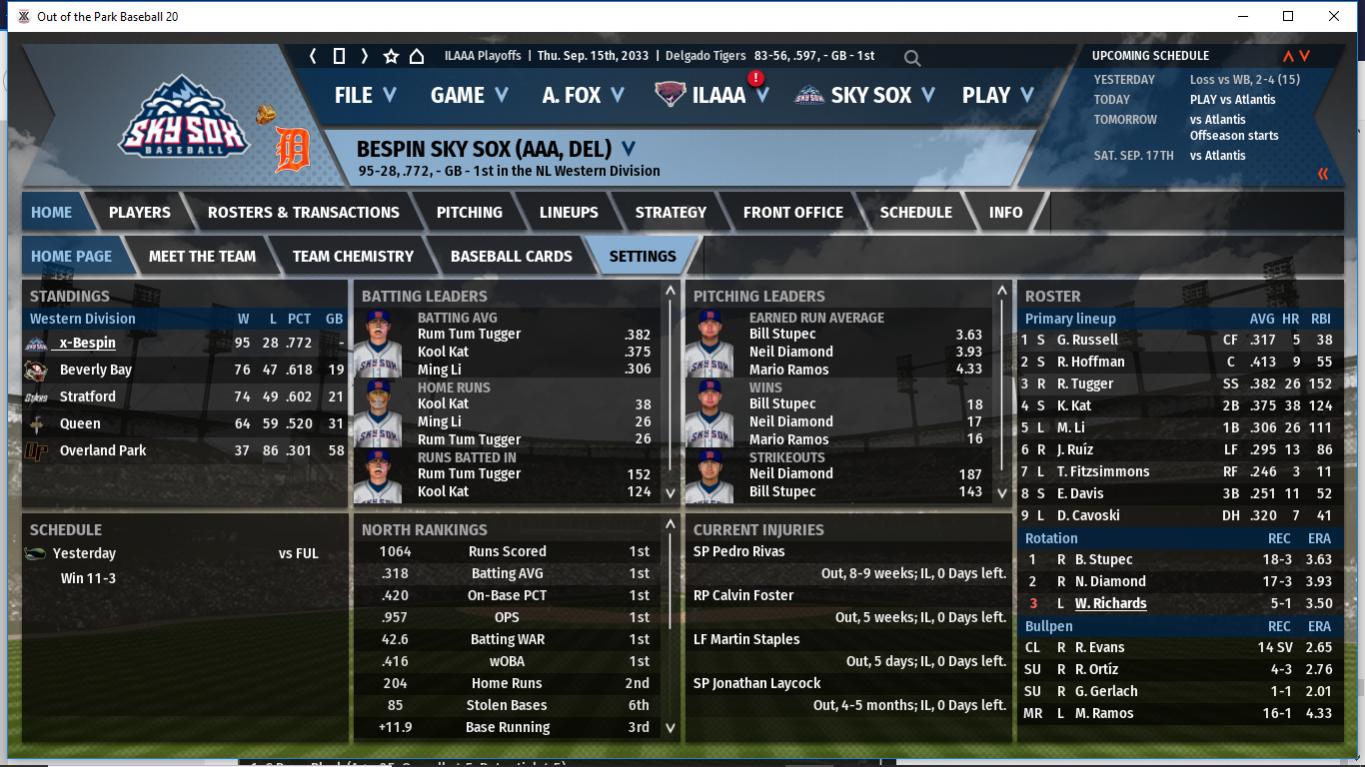The width and height of the screenshot is (1365, 767).
Task: Open the Bespin Sky Sox team dropdown
Action: (x=628, y=149)
